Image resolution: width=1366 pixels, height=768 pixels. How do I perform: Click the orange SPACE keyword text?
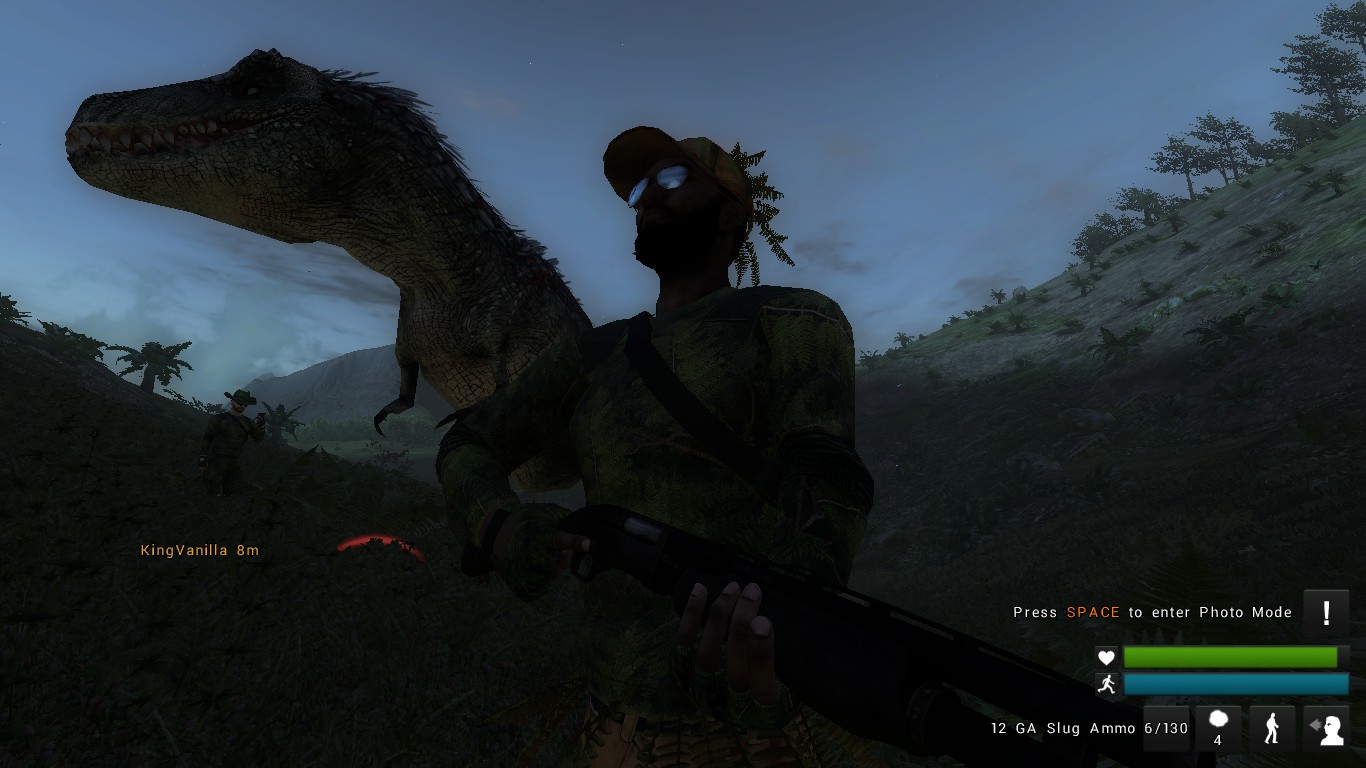coord(1094,612)
